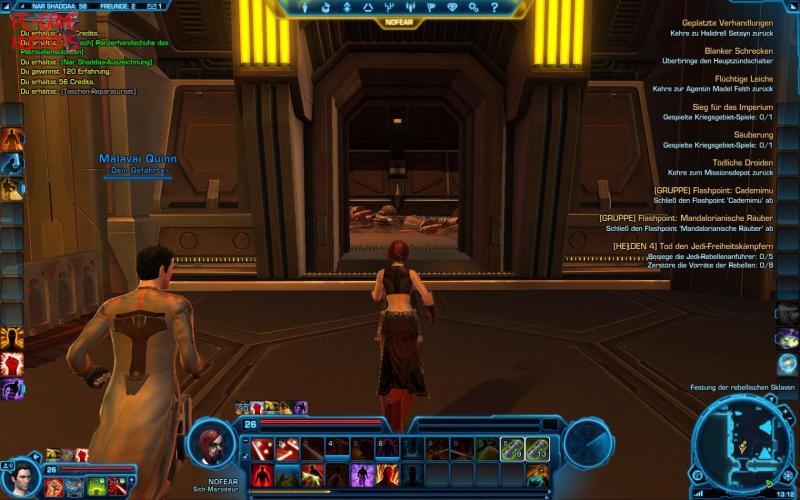Open the mail envelope icon in top-left bar

pyautogui.click(x=153, y=6)
